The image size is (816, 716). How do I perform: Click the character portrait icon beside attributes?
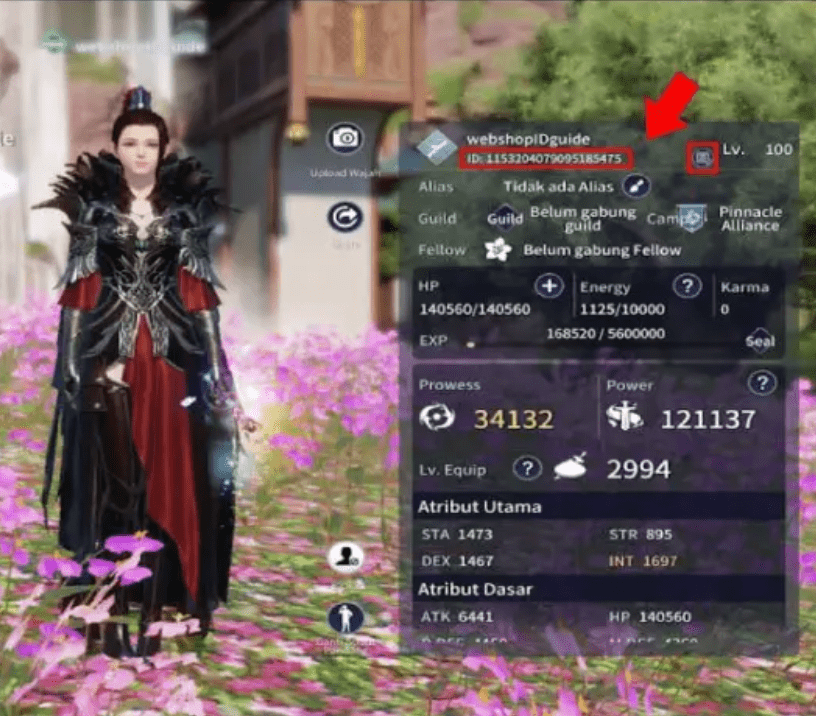(x=346, y=558)
